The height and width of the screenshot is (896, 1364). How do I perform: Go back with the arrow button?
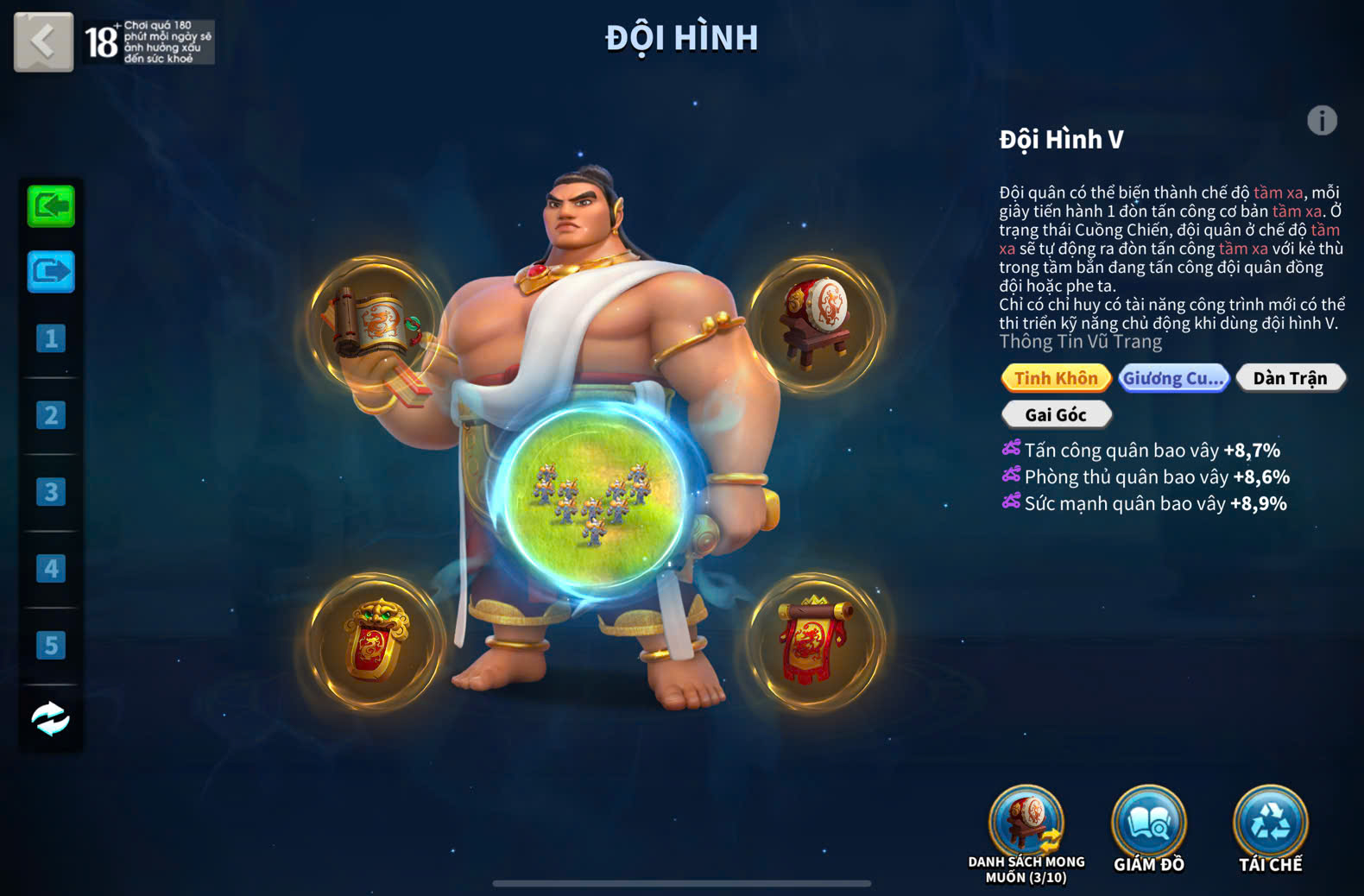43,41
